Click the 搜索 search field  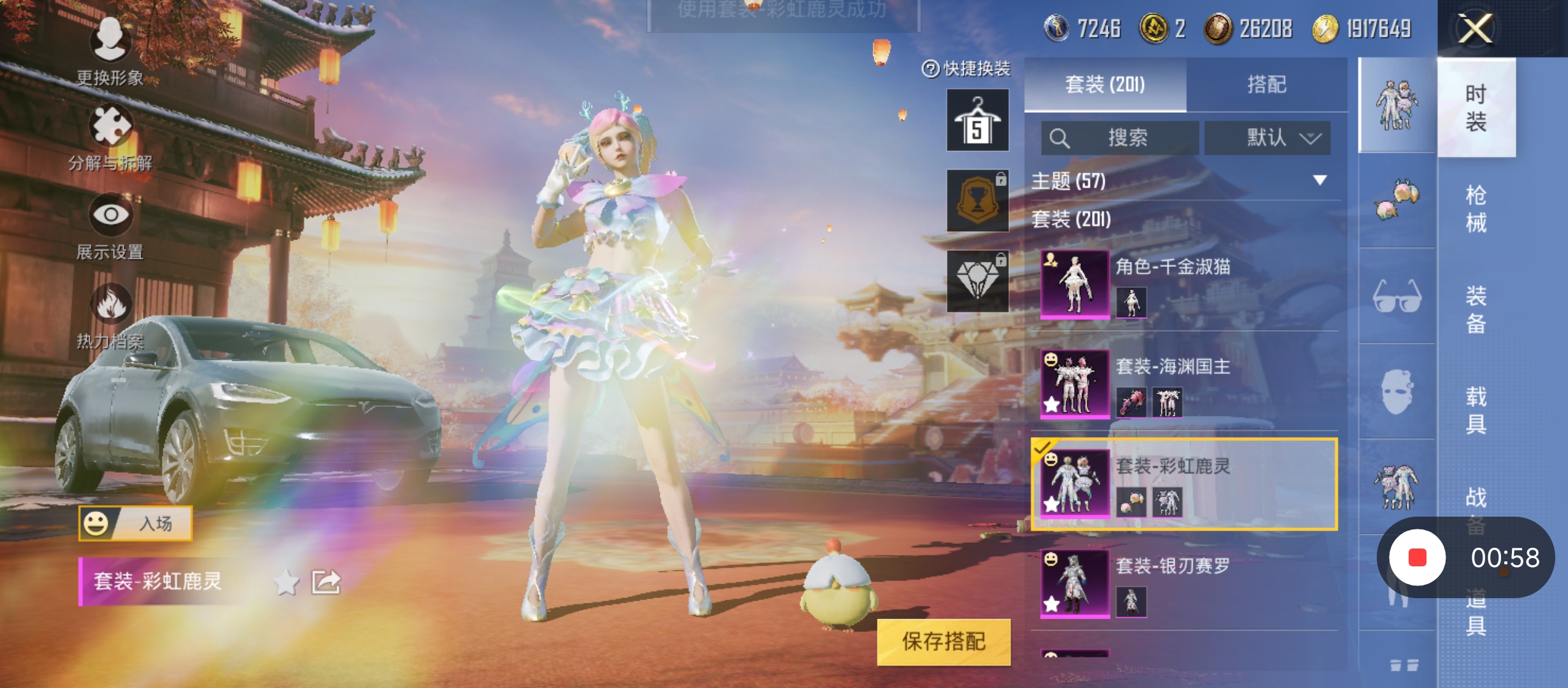click(x=1120, y=138)
